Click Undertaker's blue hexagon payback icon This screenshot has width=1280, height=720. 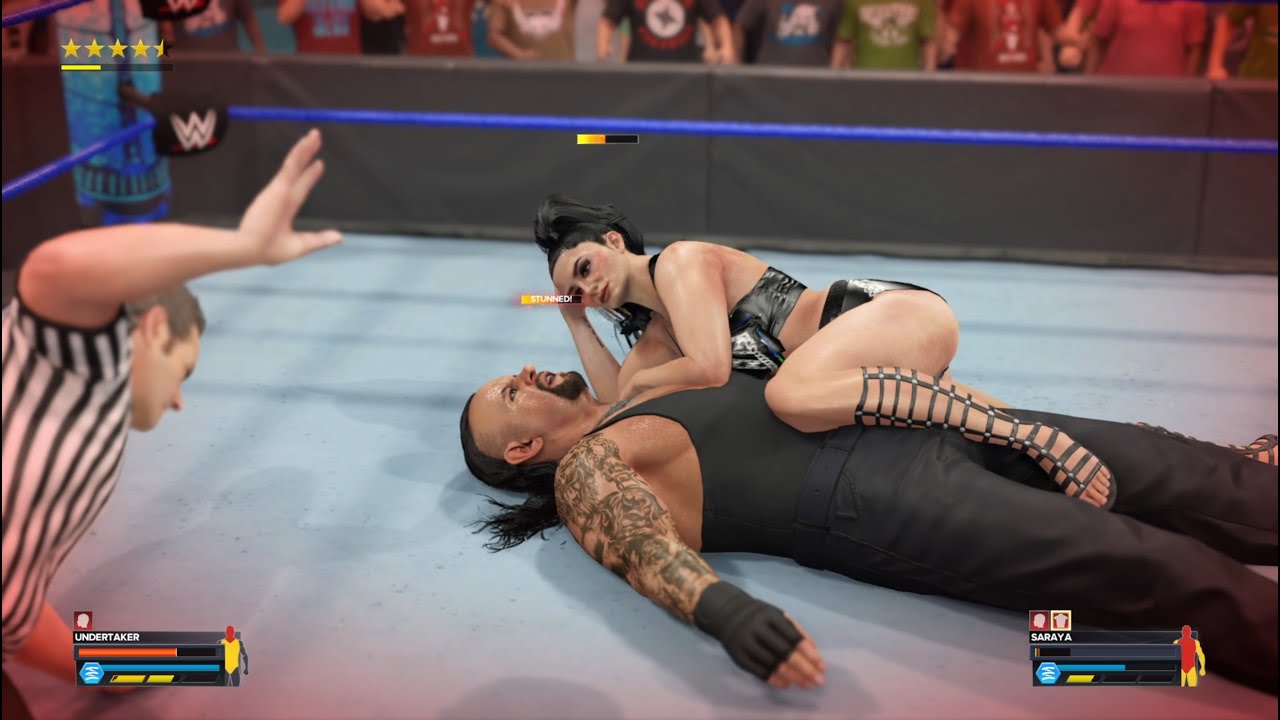(x=88, y=672)
